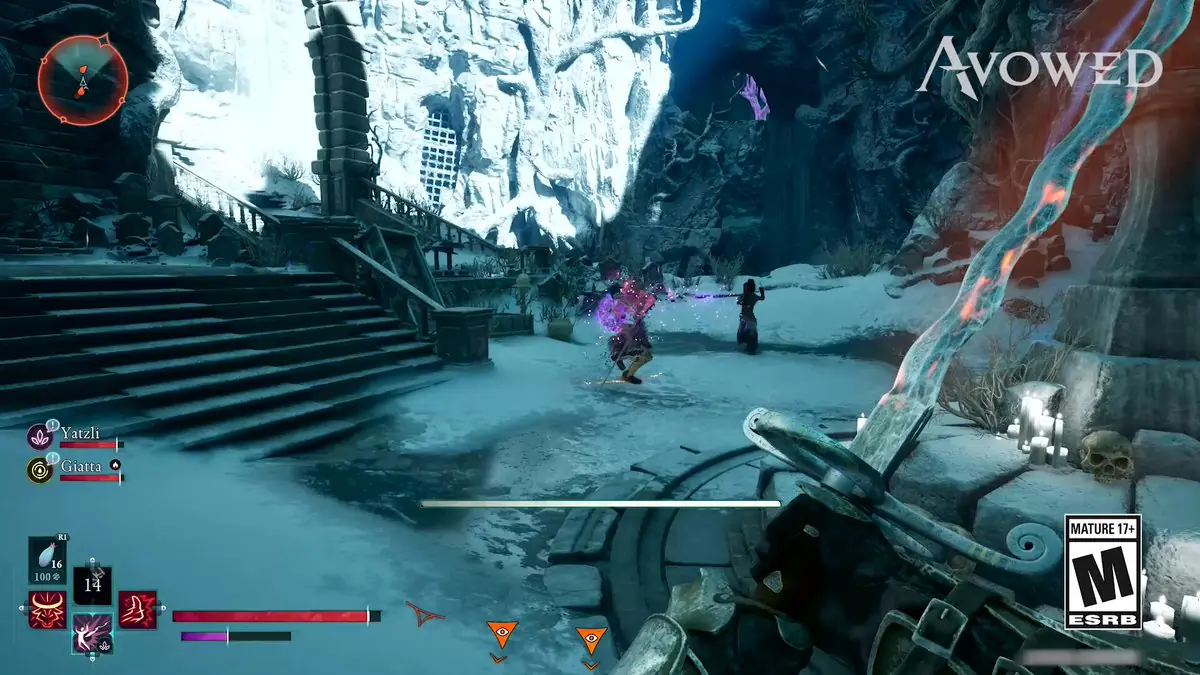1200x675 pixels.
Task: Click the Avowed logo watermark
Action: pos(1040,68)
